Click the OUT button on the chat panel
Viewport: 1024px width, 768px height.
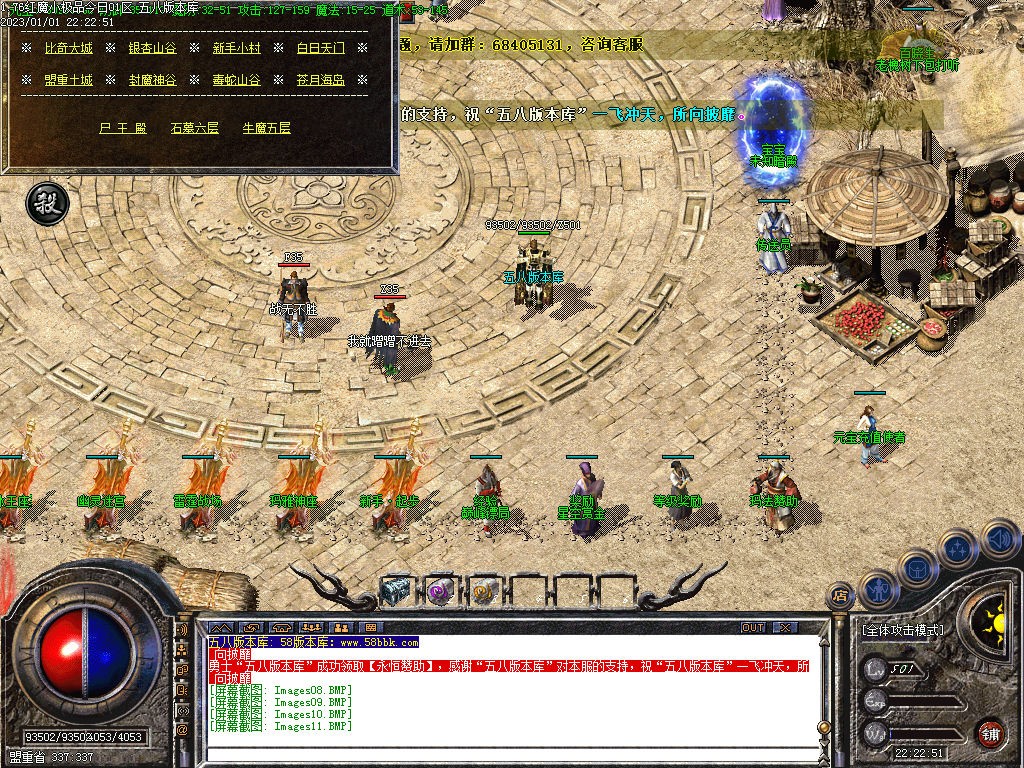pos(753,627)
